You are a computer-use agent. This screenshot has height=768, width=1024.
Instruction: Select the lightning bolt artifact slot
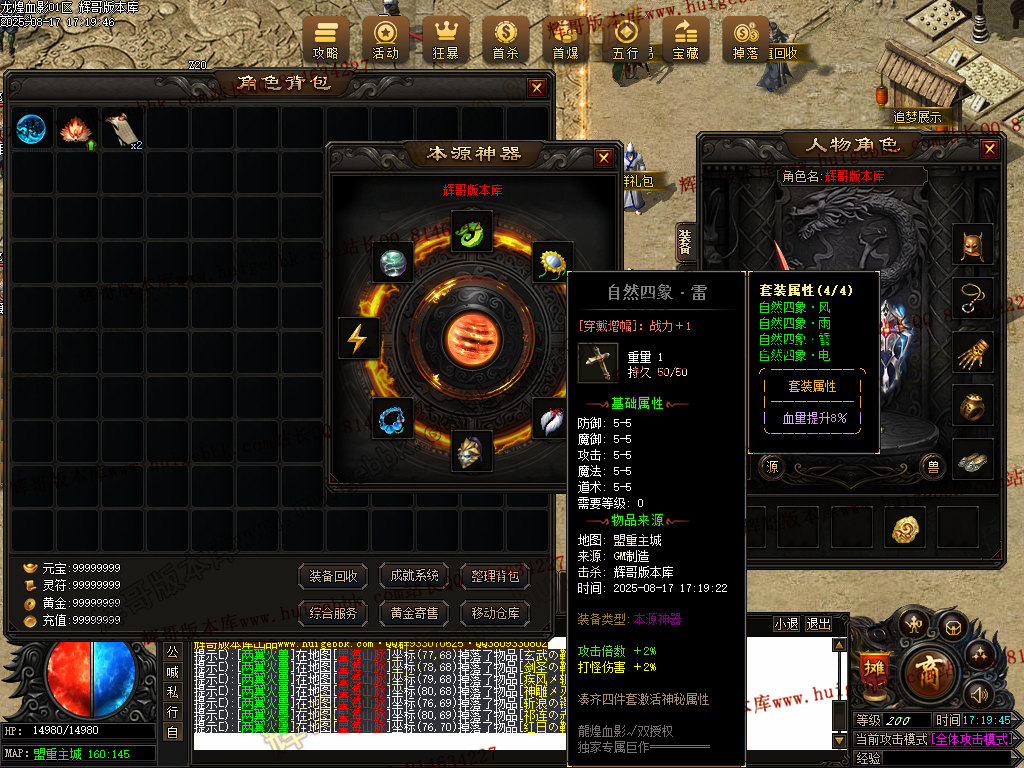[357, 338]
